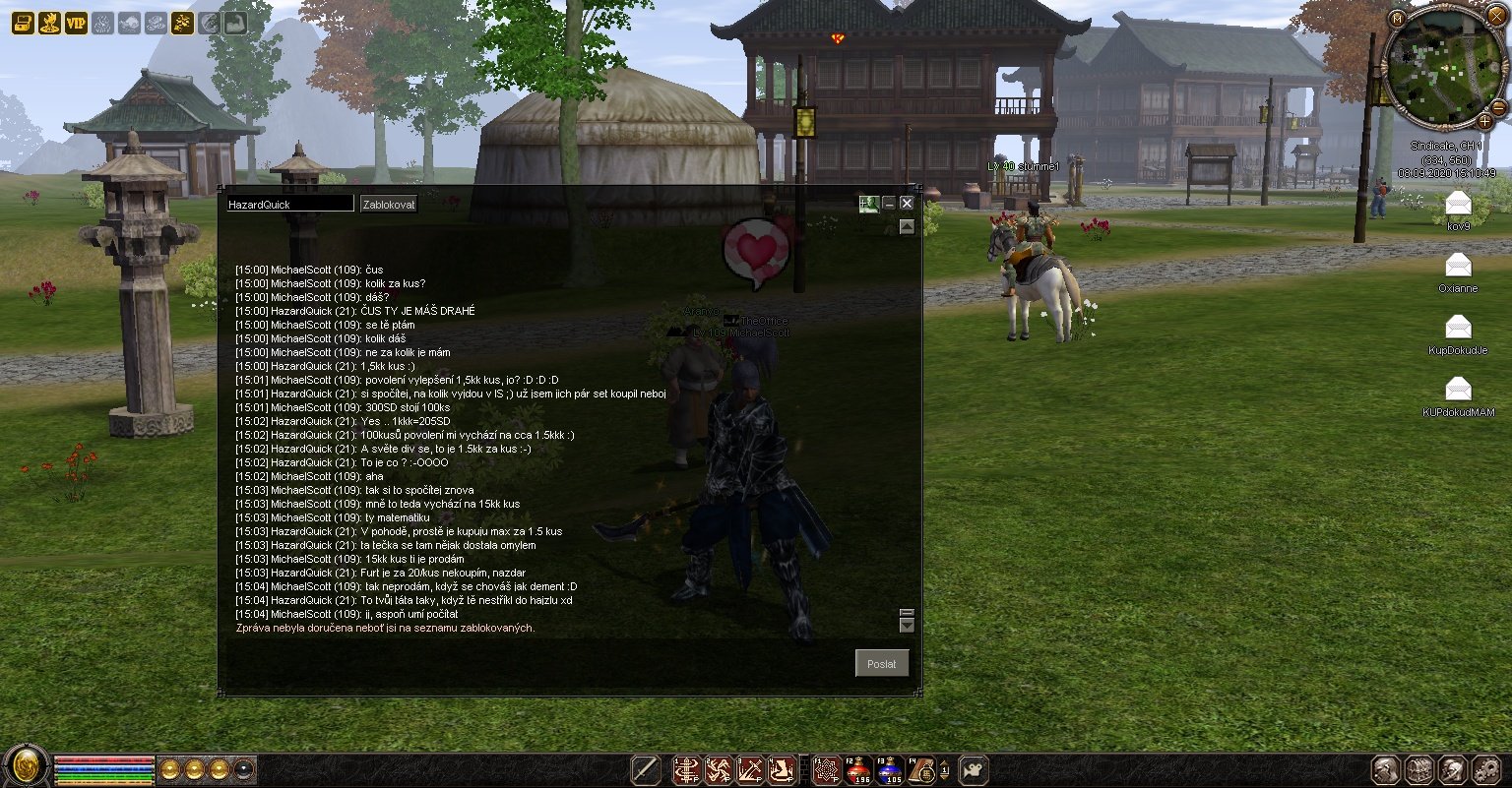The height and width of the screenshot is (788, 1512).
Task: Open the VIP status icon
Action: click(76, 23)
